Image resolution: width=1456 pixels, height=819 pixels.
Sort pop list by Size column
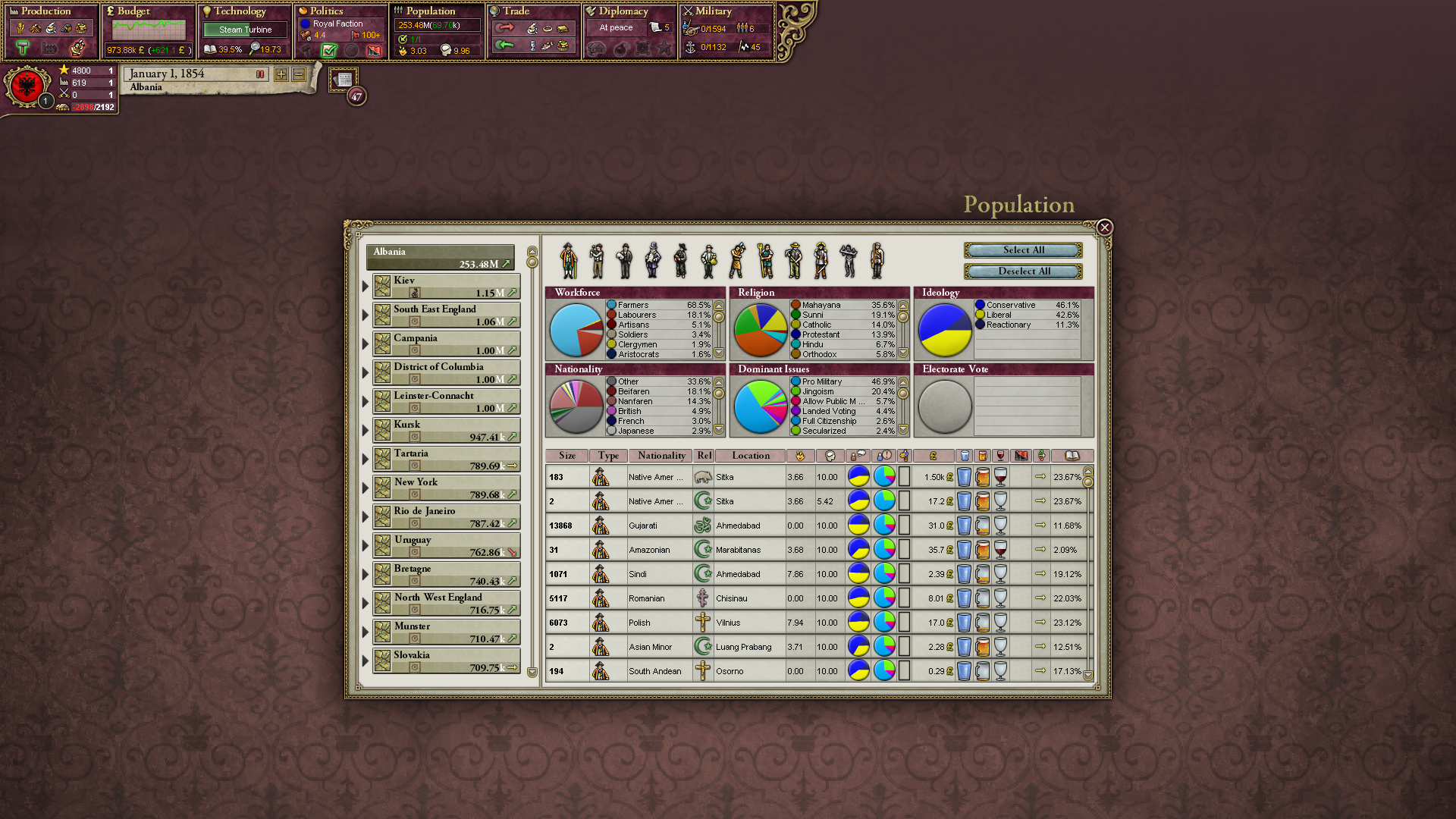567,456
